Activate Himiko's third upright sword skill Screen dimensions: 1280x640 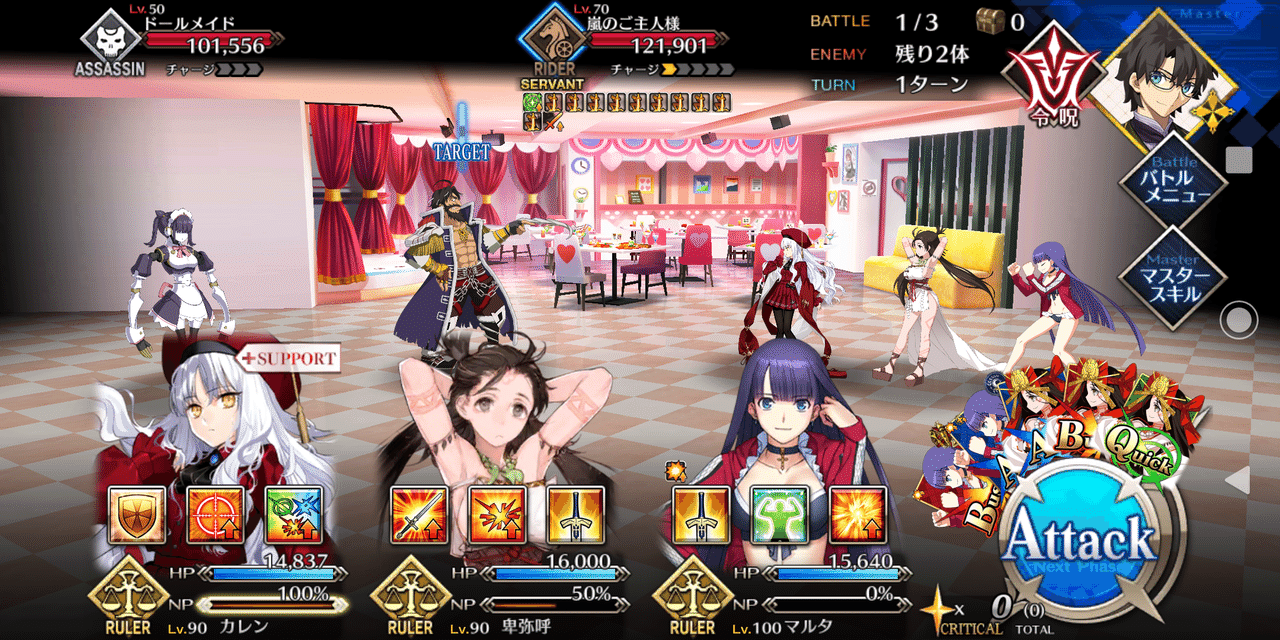point(576,516)
